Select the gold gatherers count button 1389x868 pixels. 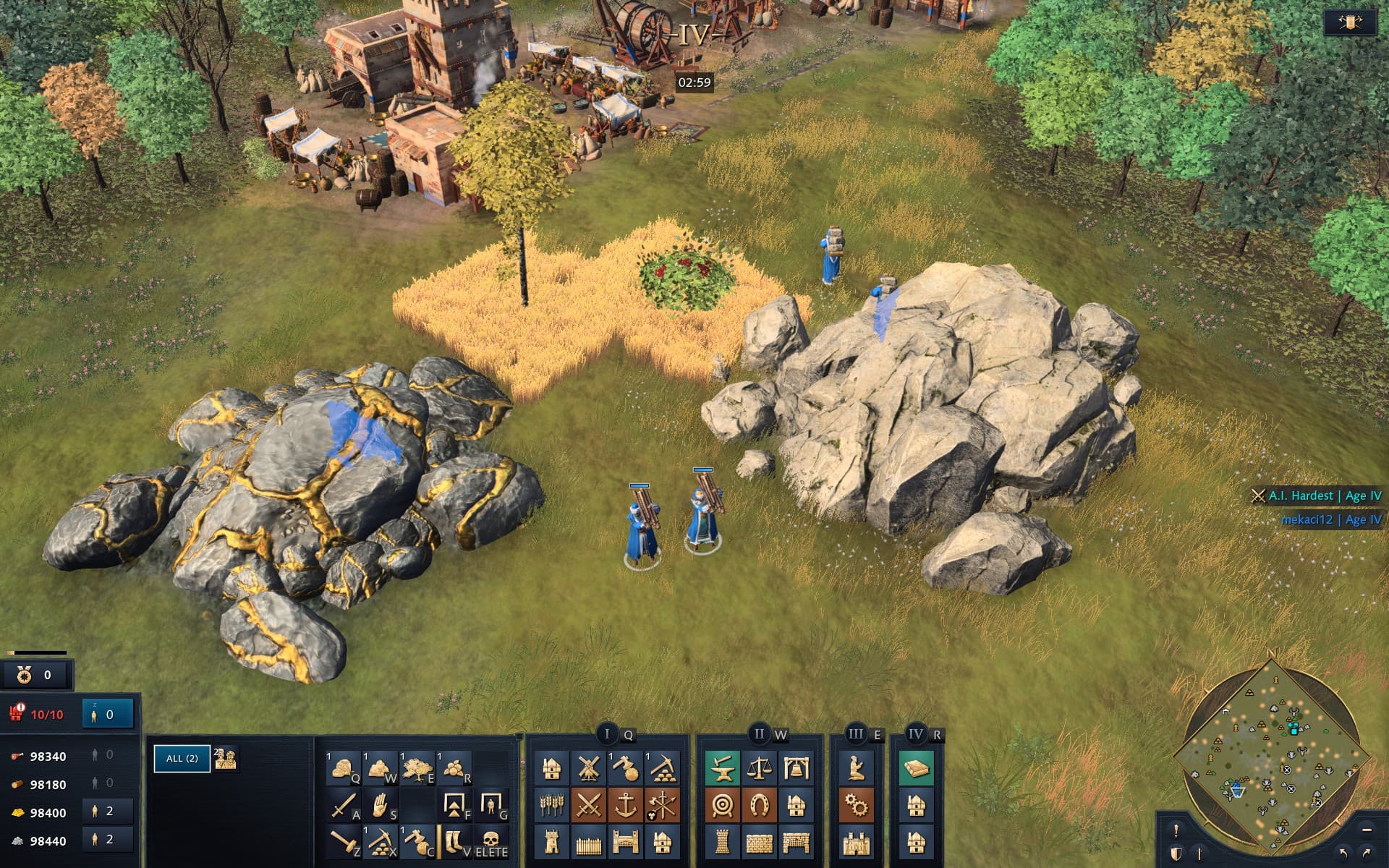[x=107, y=812]
